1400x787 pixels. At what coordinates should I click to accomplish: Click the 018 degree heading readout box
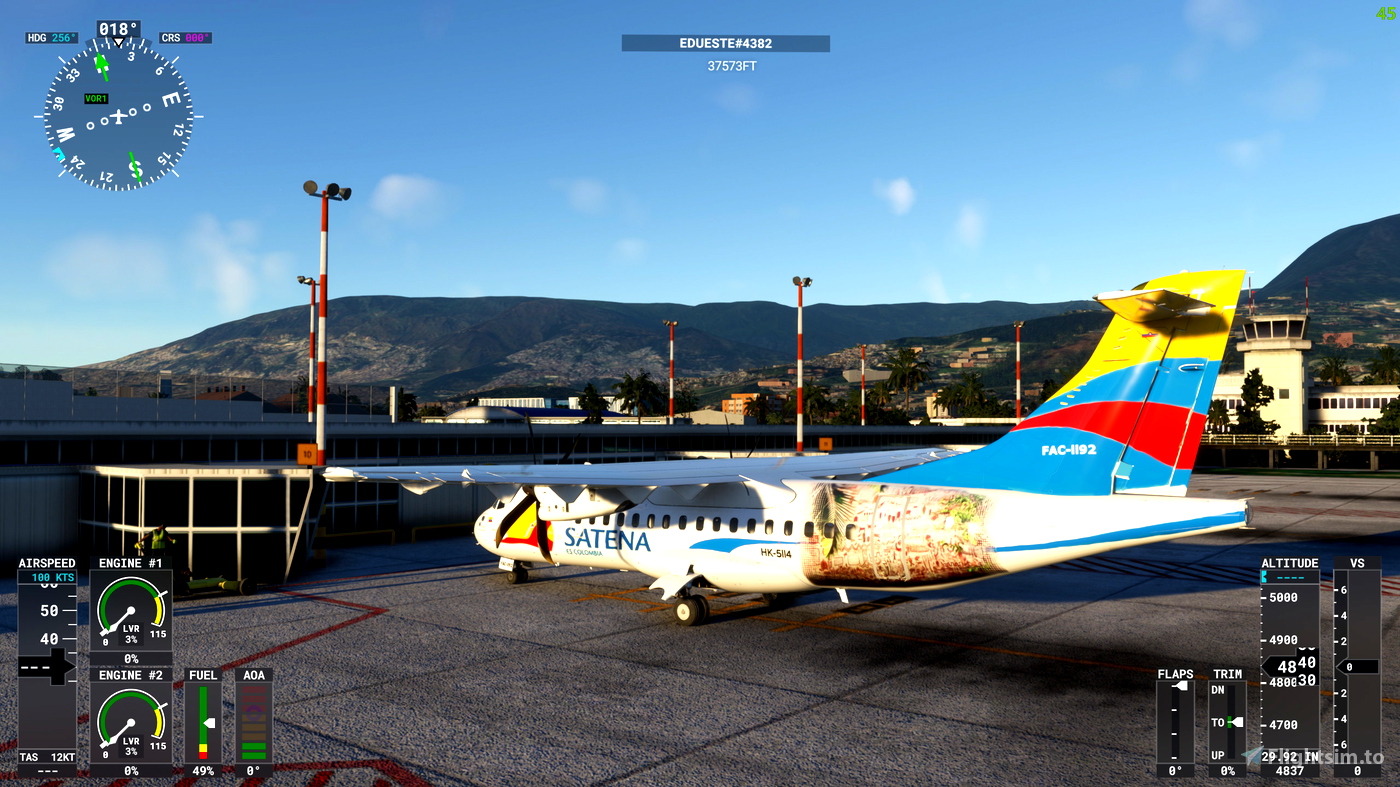click(117, 29)
